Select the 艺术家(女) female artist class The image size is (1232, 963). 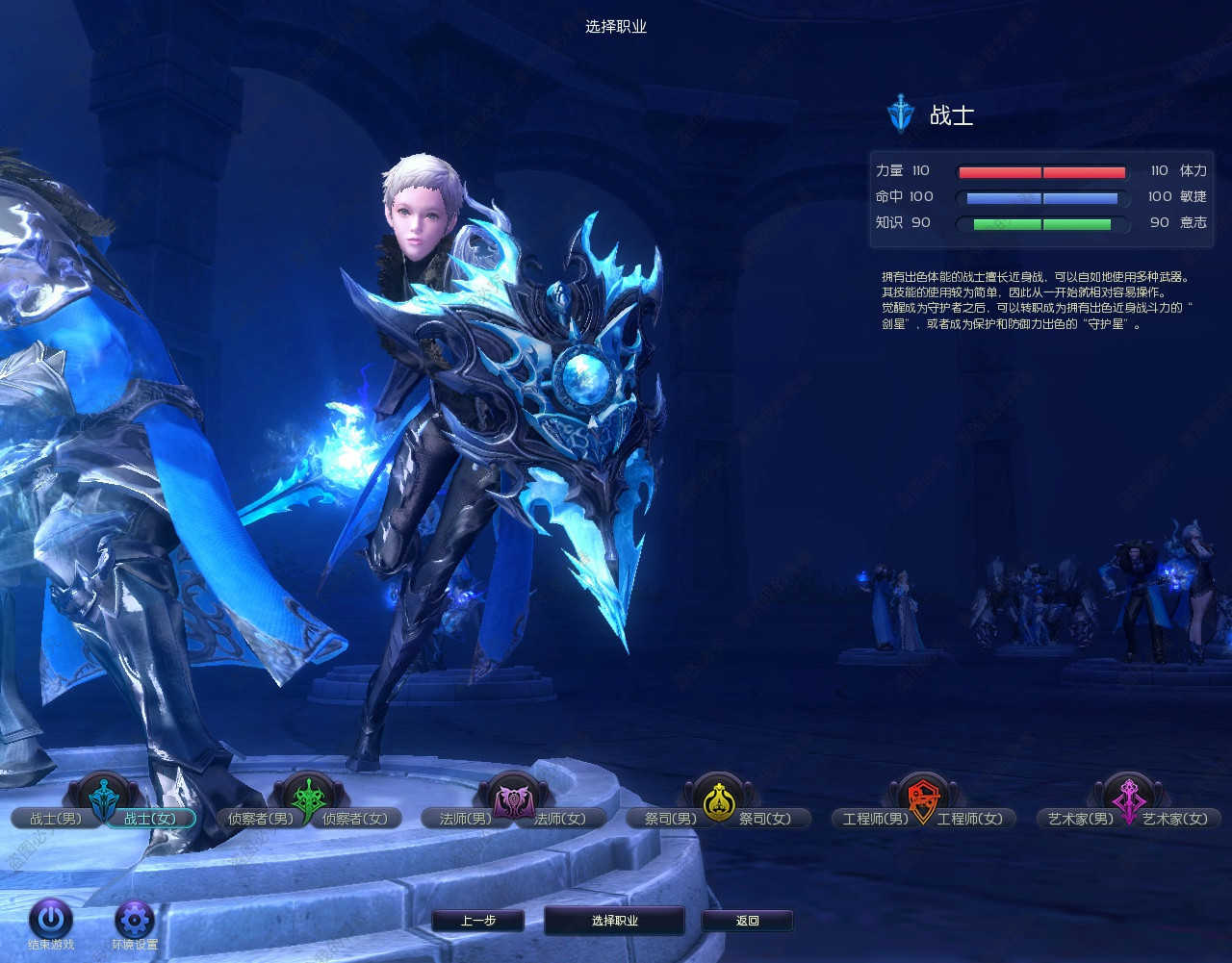click(1175, 819)
